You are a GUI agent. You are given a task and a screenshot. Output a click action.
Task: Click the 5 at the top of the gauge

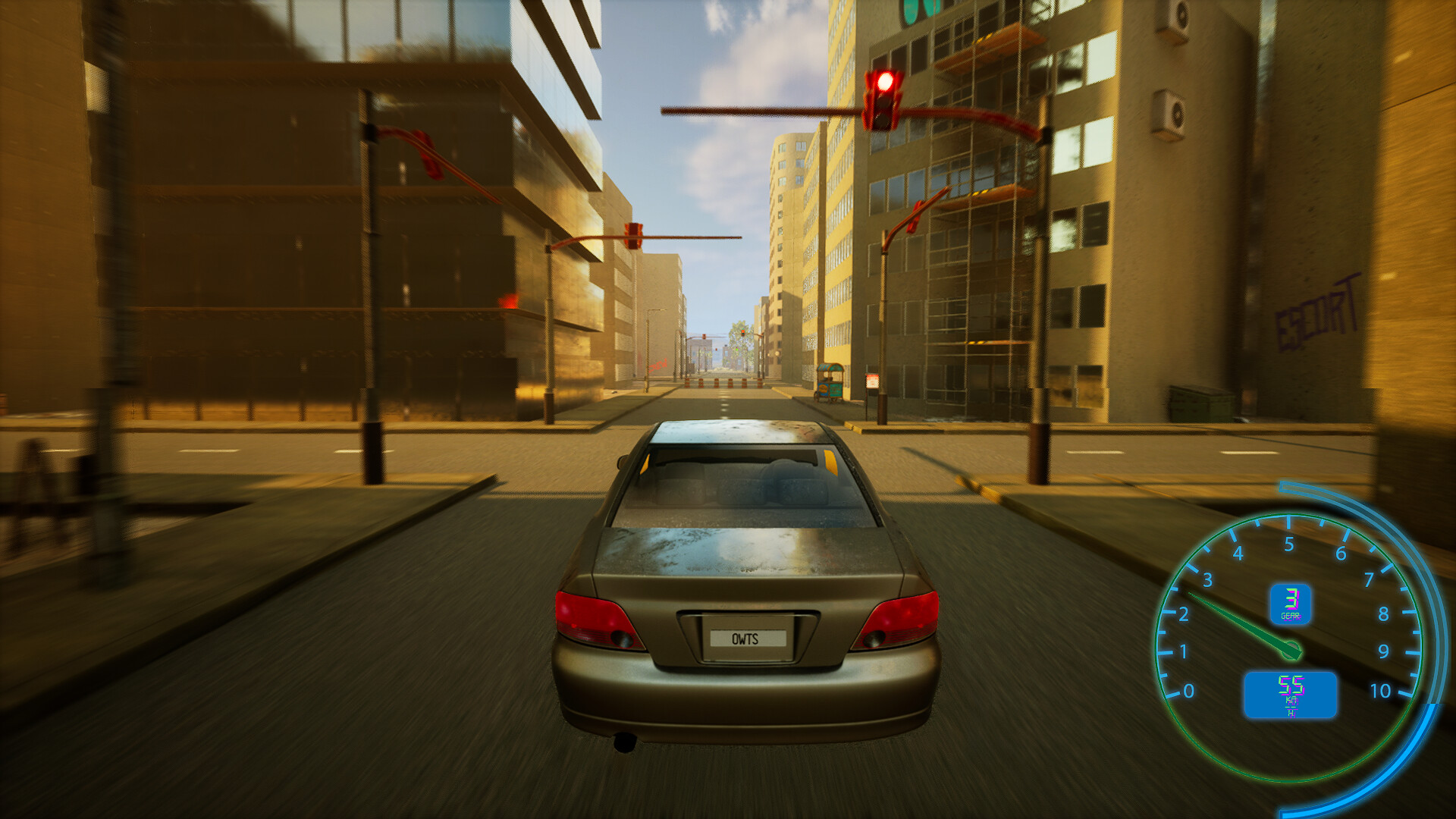(x=1288, y=544)
